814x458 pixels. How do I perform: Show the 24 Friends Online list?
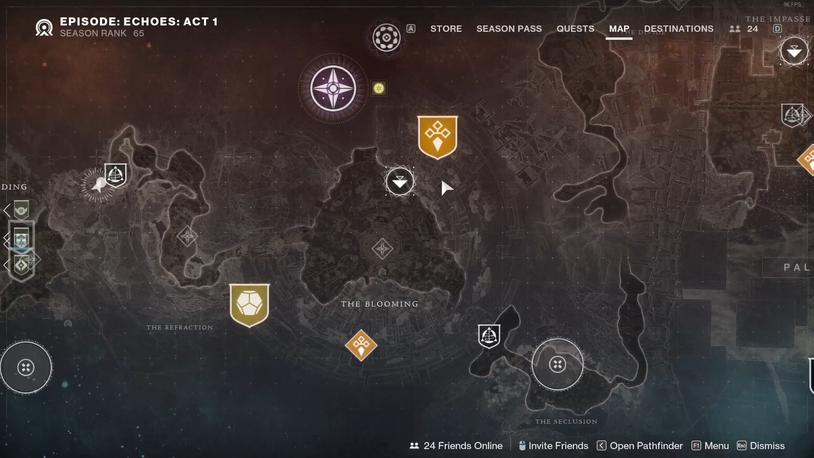point(456,446)
